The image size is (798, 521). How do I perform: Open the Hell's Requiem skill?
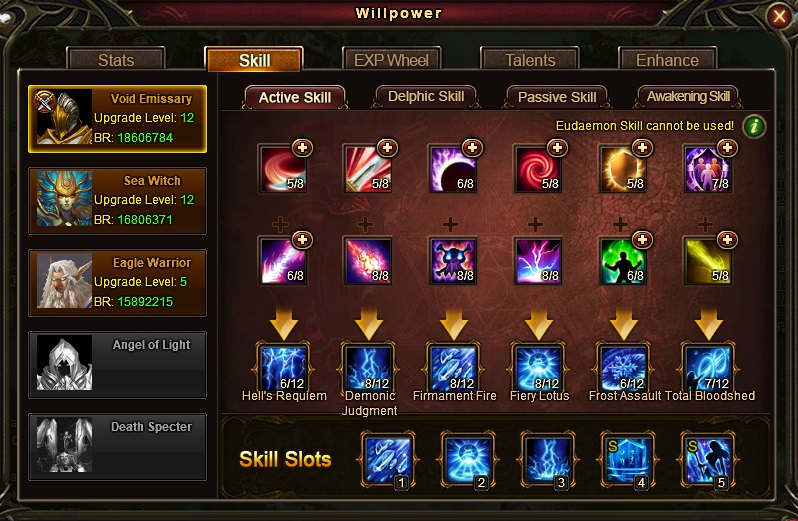pyautogui.click(x=284, y=367)
